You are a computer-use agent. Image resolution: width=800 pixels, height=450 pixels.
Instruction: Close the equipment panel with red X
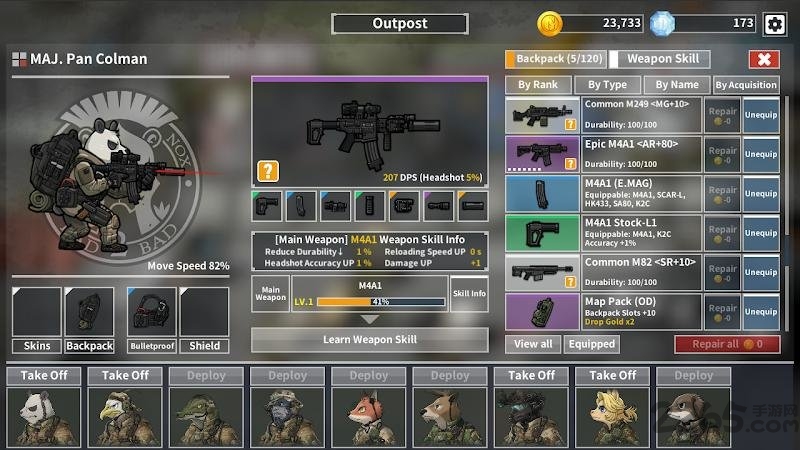coord(764,59)
